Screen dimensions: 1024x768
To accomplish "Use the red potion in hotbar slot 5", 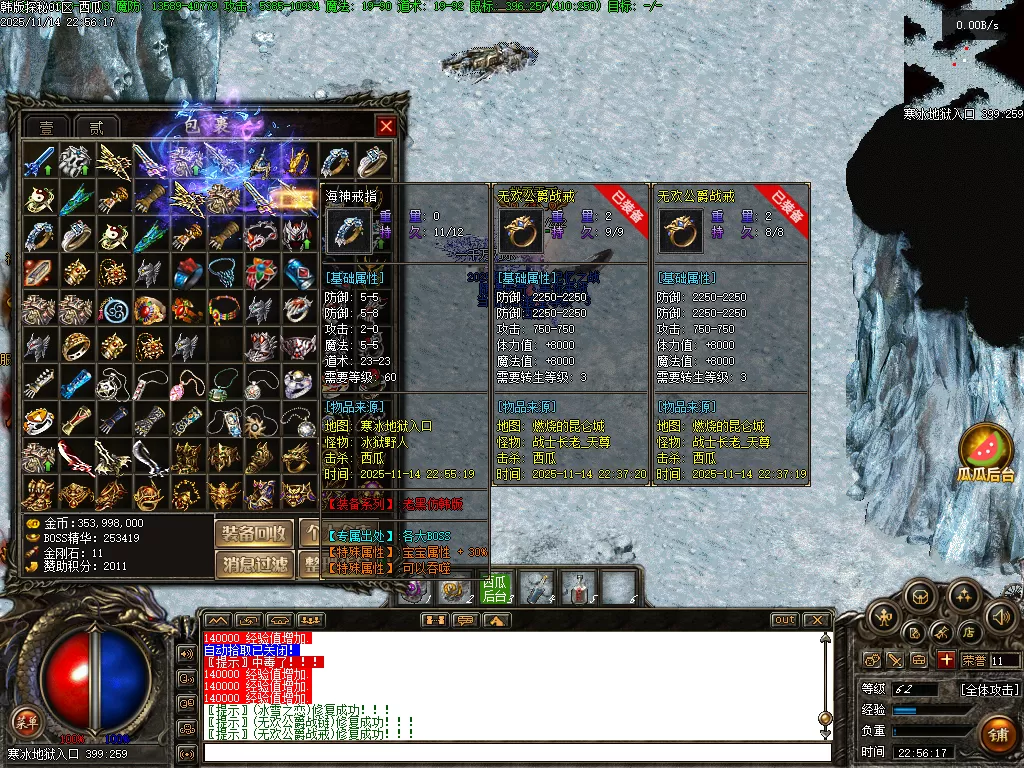I will click(577, 588).
